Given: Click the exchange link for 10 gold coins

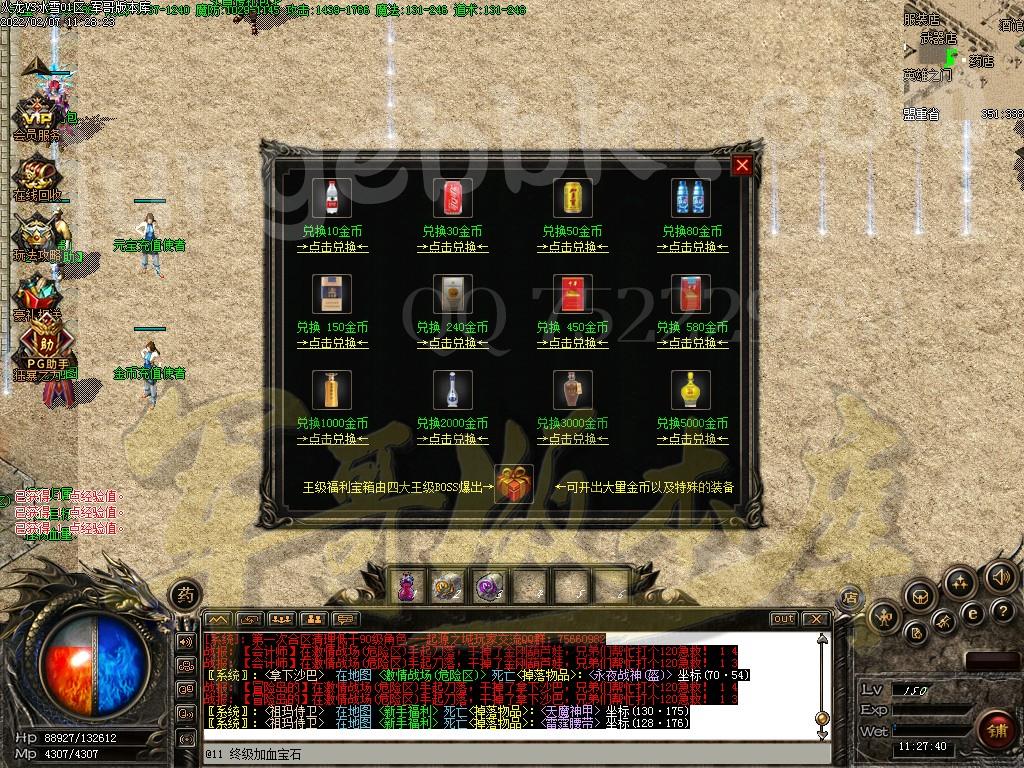Looking at the screenshot, I should 332,247.
